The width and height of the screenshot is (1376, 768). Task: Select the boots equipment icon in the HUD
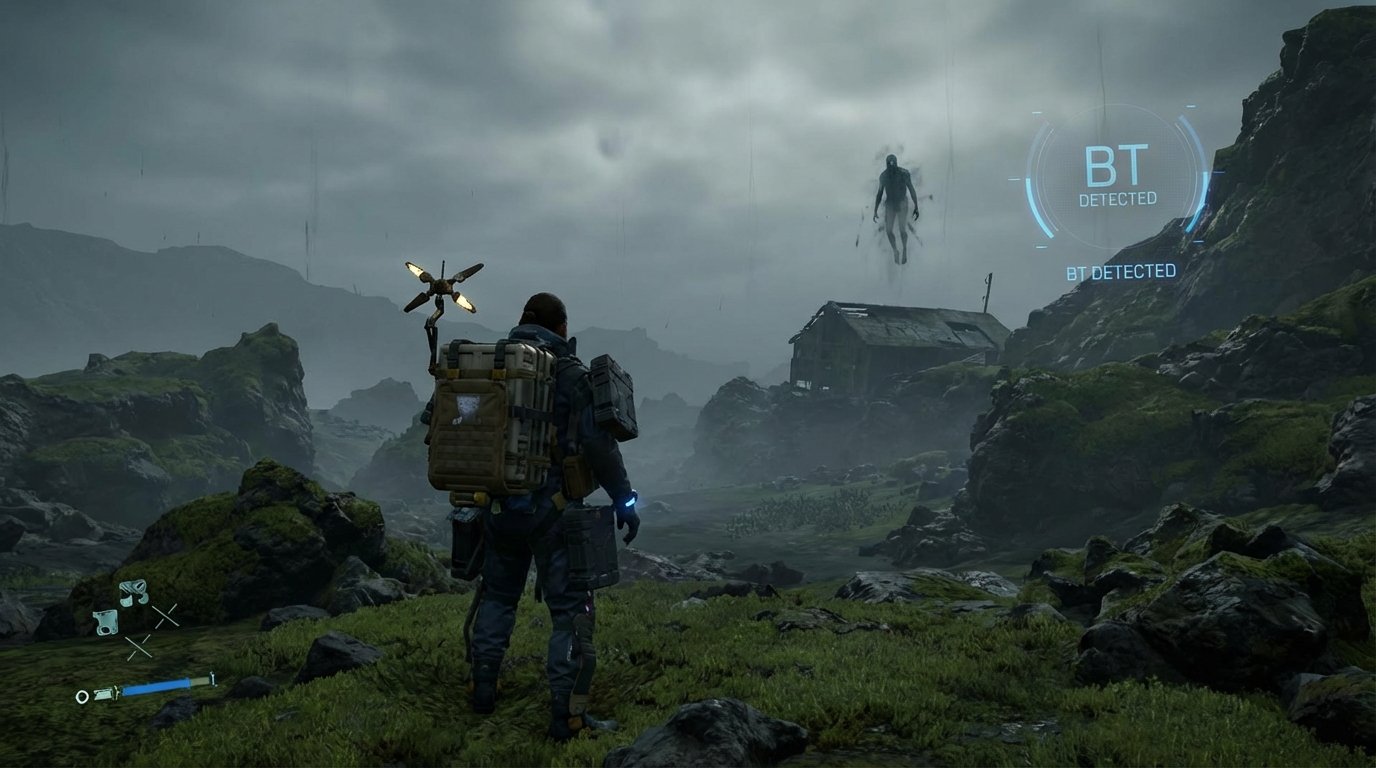click(132, 593)
